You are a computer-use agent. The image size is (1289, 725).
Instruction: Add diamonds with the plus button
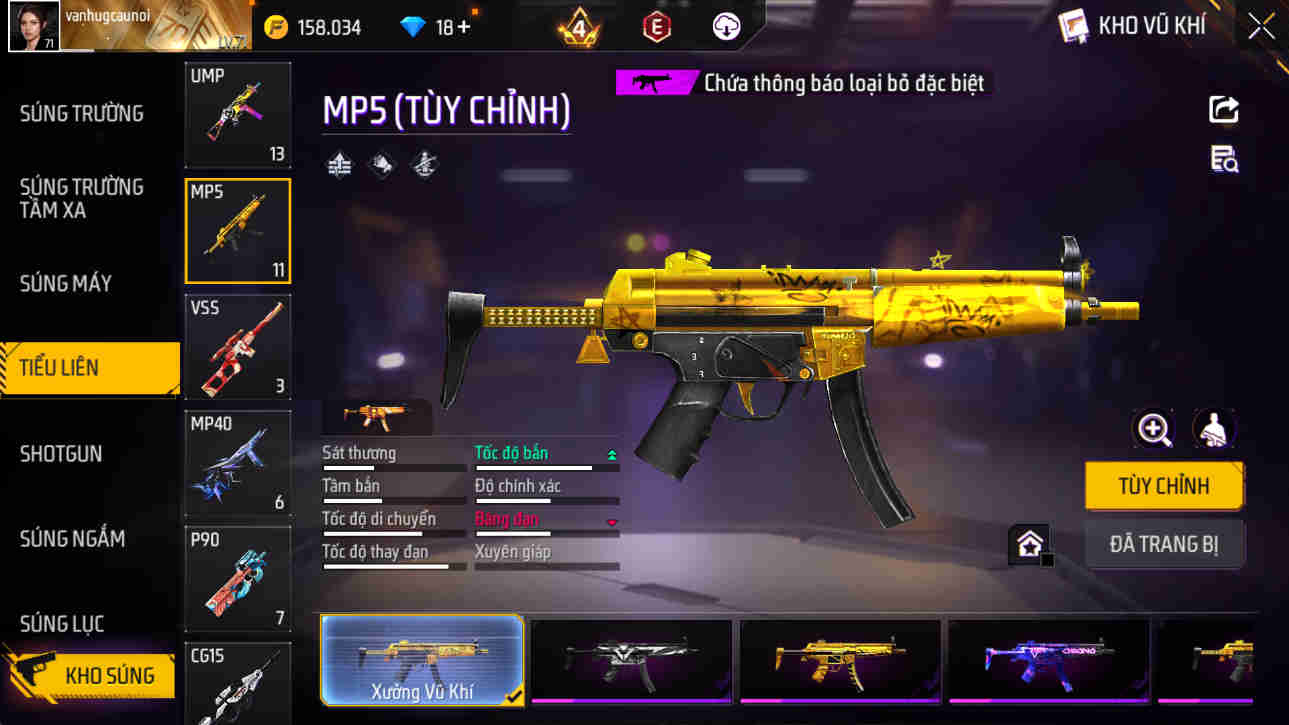pos(463,28)
